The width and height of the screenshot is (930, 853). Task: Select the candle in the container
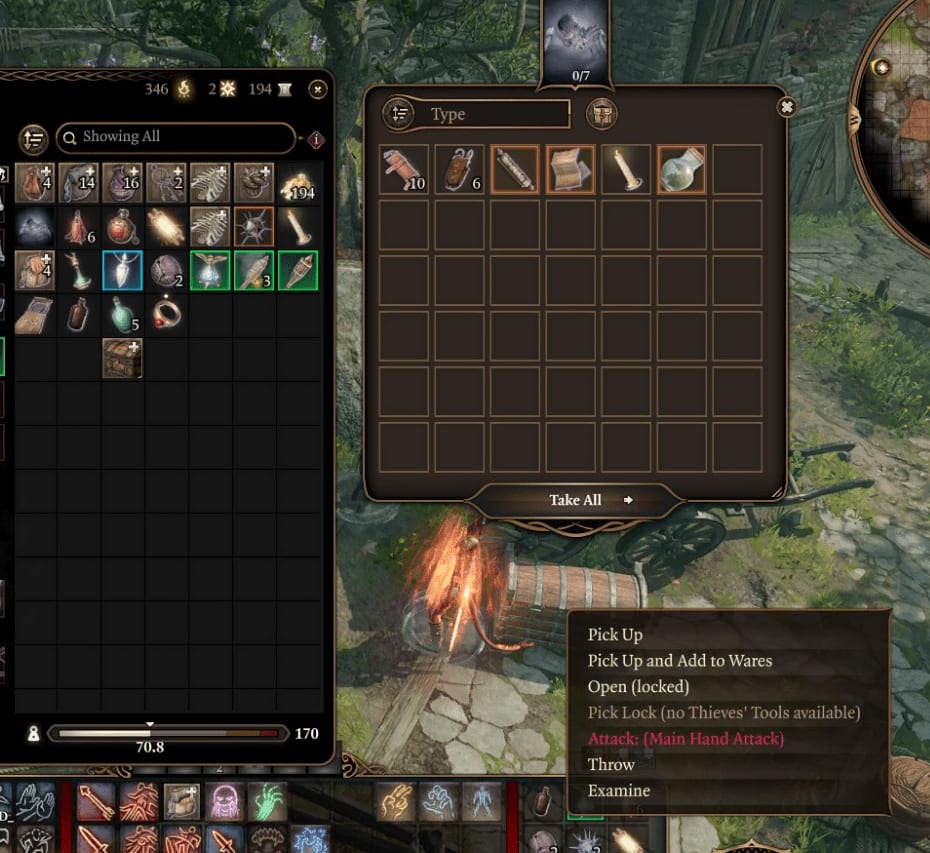coord(627,170)
